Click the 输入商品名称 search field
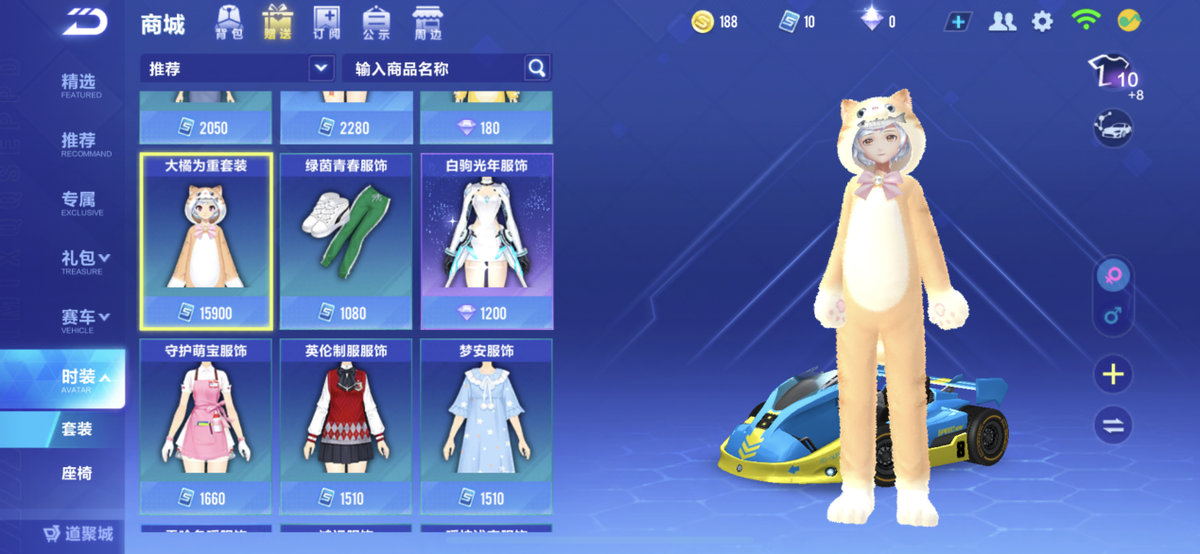 (432, 68)
